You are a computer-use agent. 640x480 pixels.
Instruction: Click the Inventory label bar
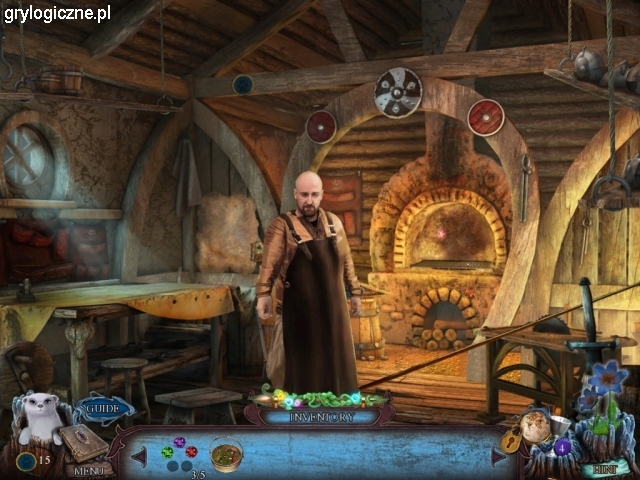click(319, 416)
